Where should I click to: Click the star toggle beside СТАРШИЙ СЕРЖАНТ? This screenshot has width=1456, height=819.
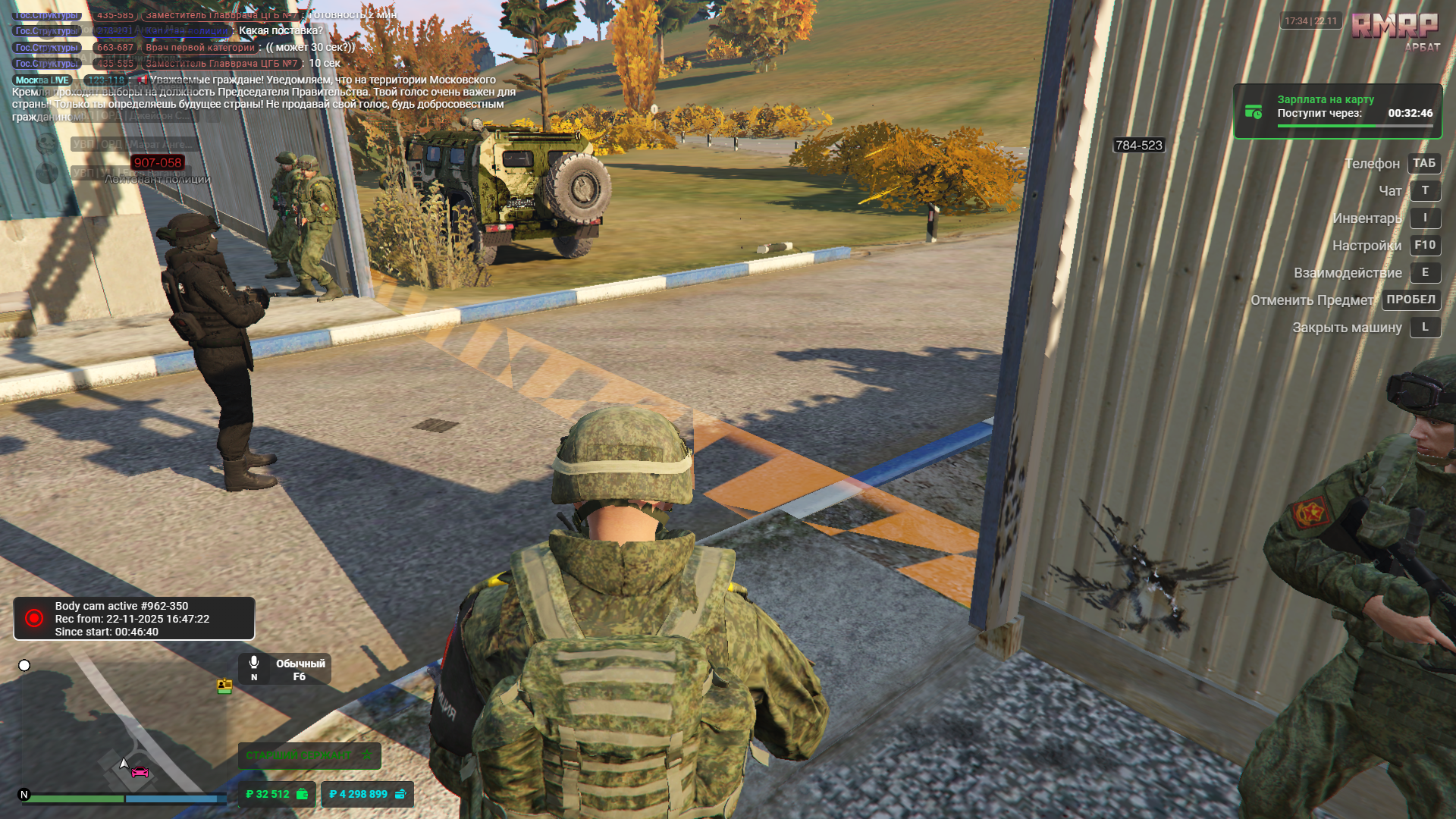coord(367,755)
